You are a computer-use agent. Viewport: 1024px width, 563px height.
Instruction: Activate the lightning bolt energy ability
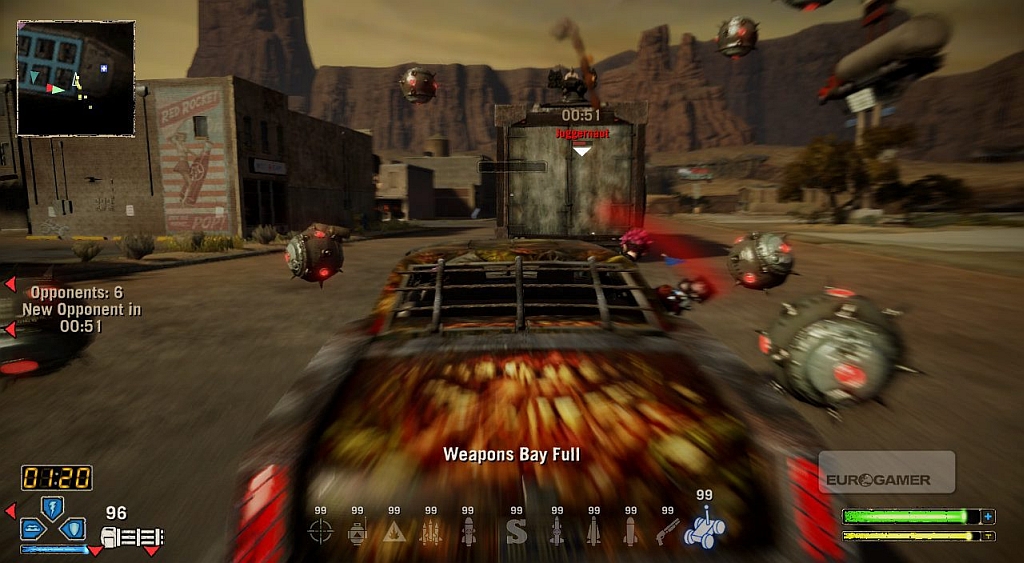tap(51, 506)
